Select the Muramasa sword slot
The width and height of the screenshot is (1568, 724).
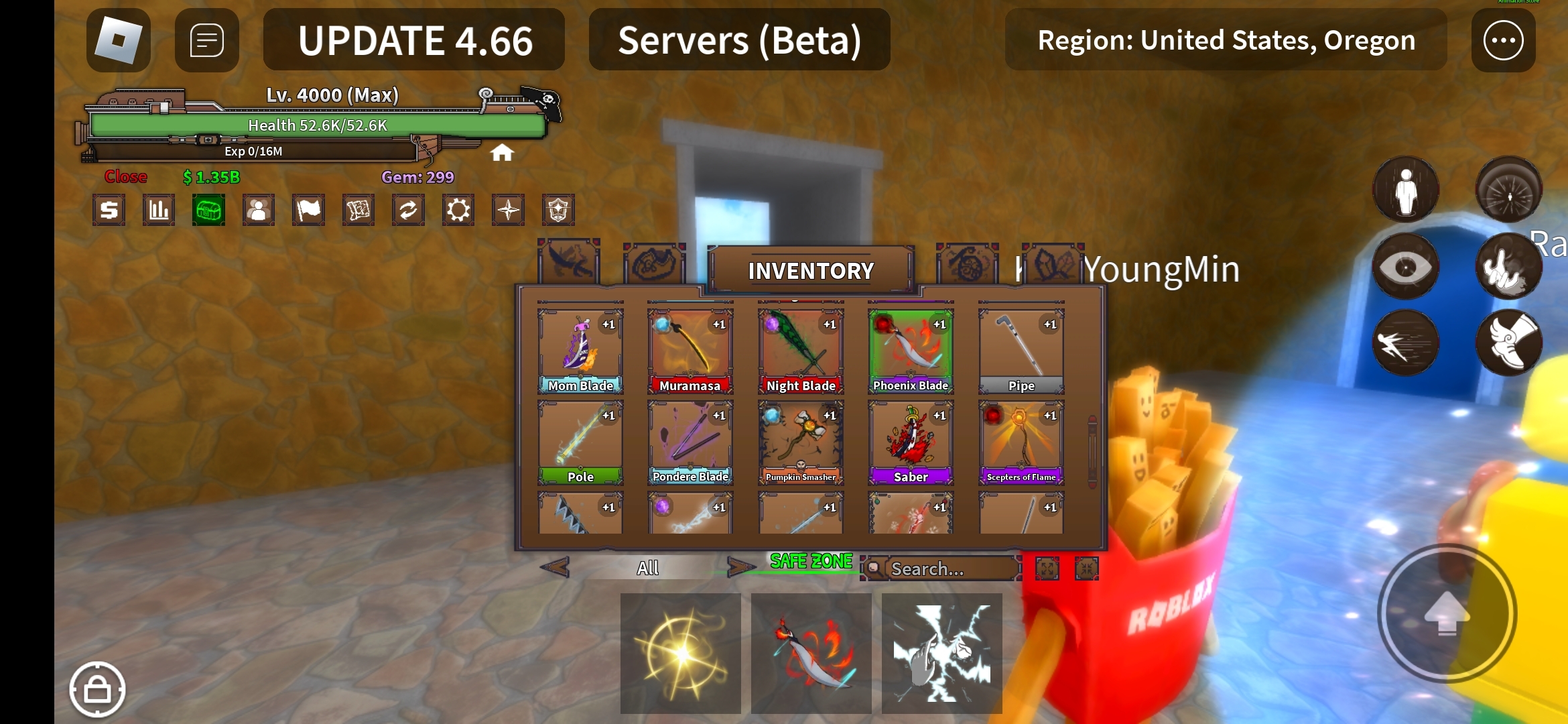click(x=690, y=351)
